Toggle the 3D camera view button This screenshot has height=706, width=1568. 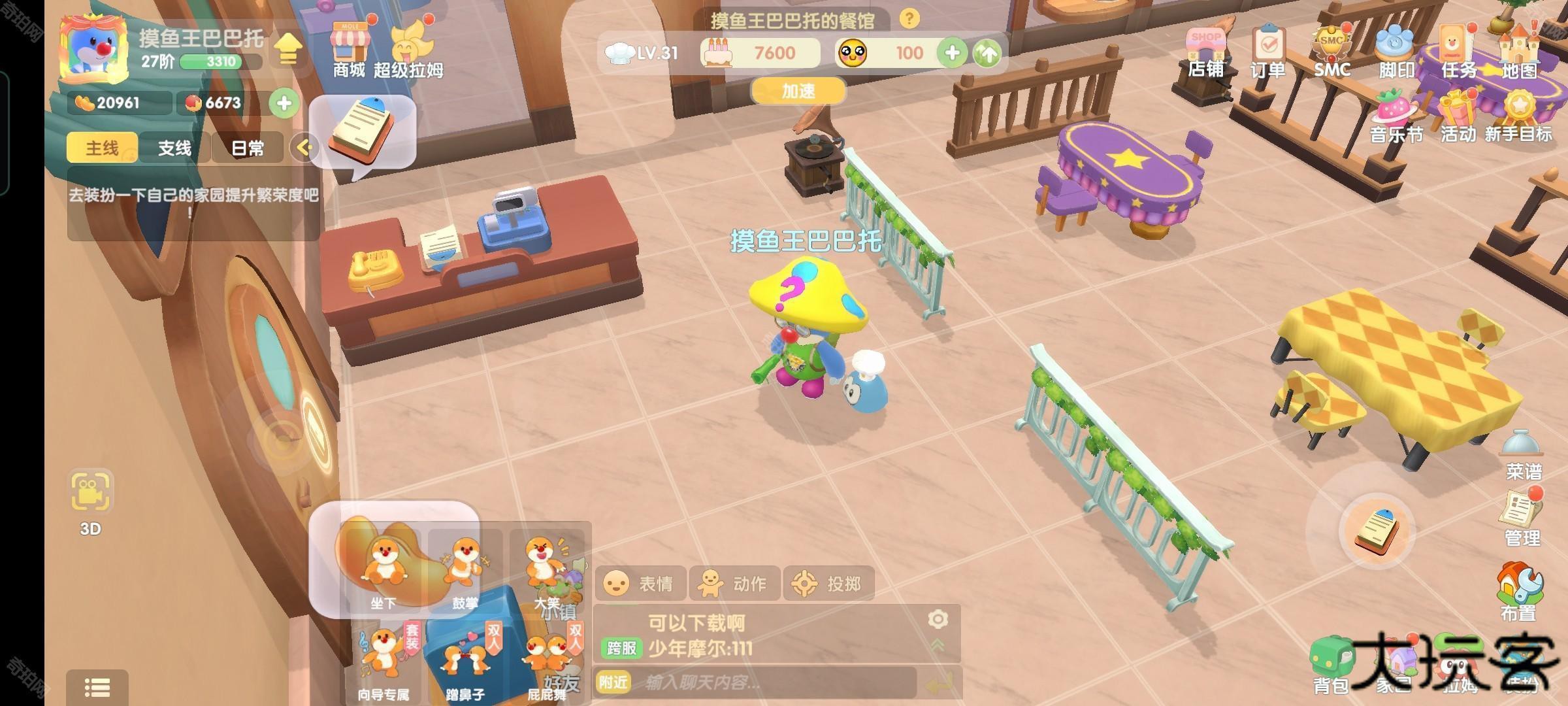(x=91, y=500)
